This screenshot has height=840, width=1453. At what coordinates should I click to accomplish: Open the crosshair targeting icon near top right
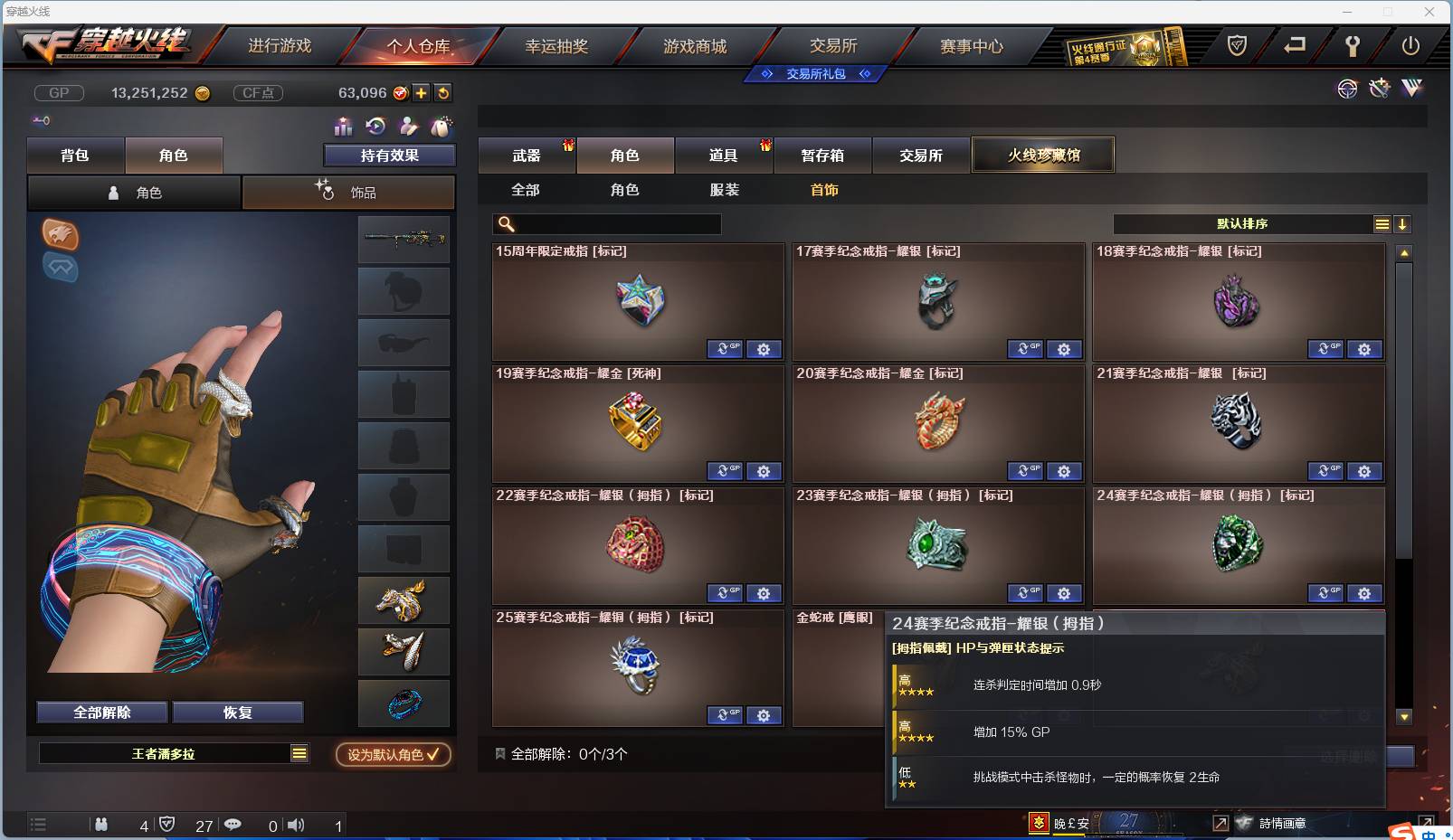pos(1347,89)
